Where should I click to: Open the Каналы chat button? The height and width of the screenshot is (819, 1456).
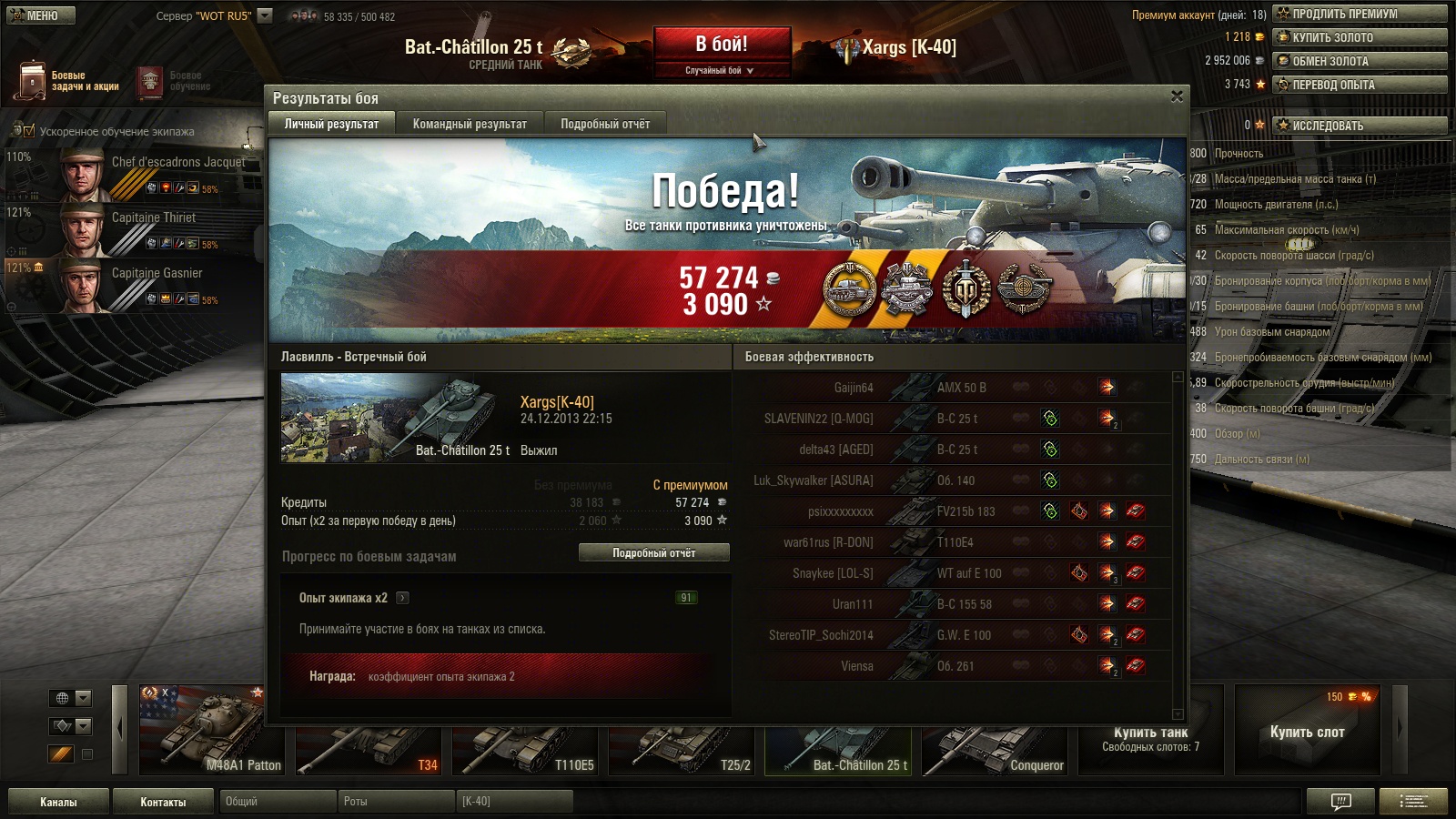(58, 802)
